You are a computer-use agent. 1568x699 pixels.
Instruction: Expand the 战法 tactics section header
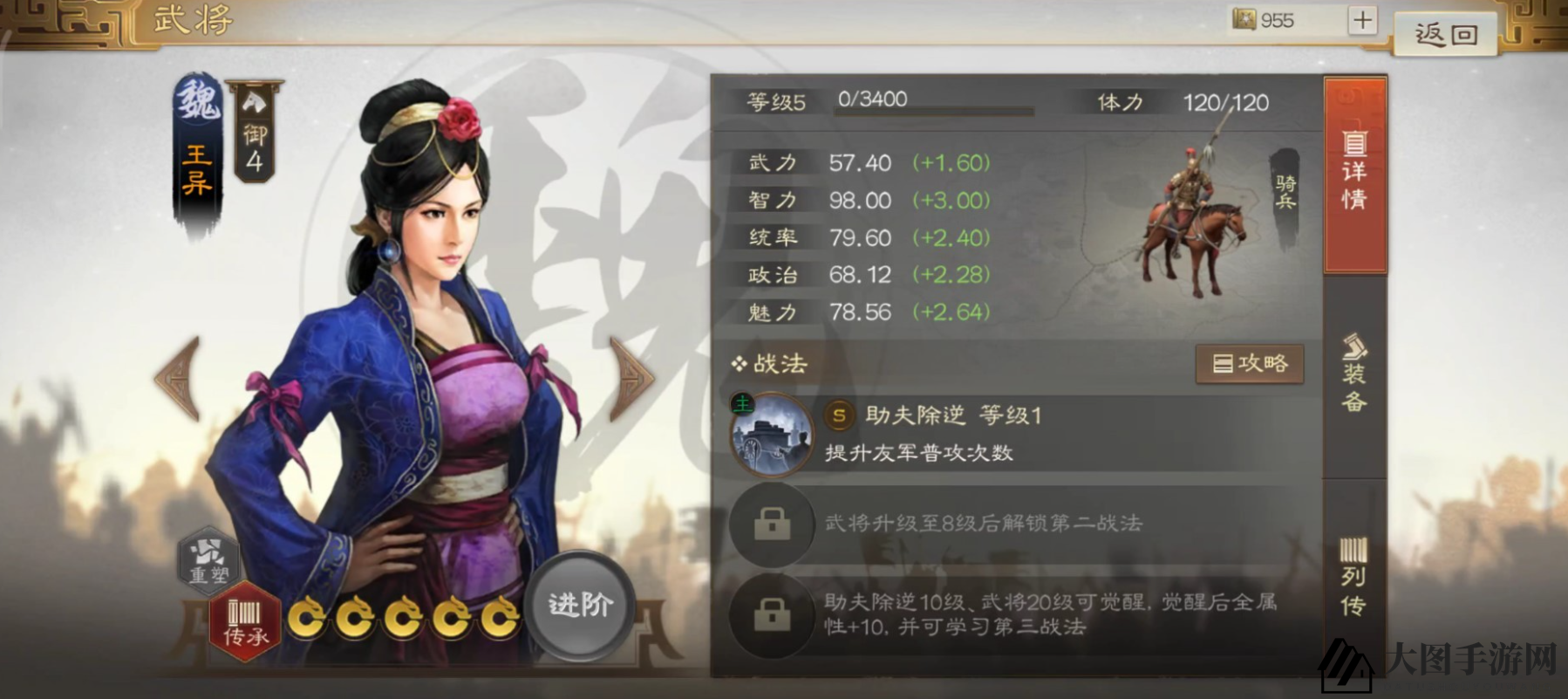pos(773,365)
